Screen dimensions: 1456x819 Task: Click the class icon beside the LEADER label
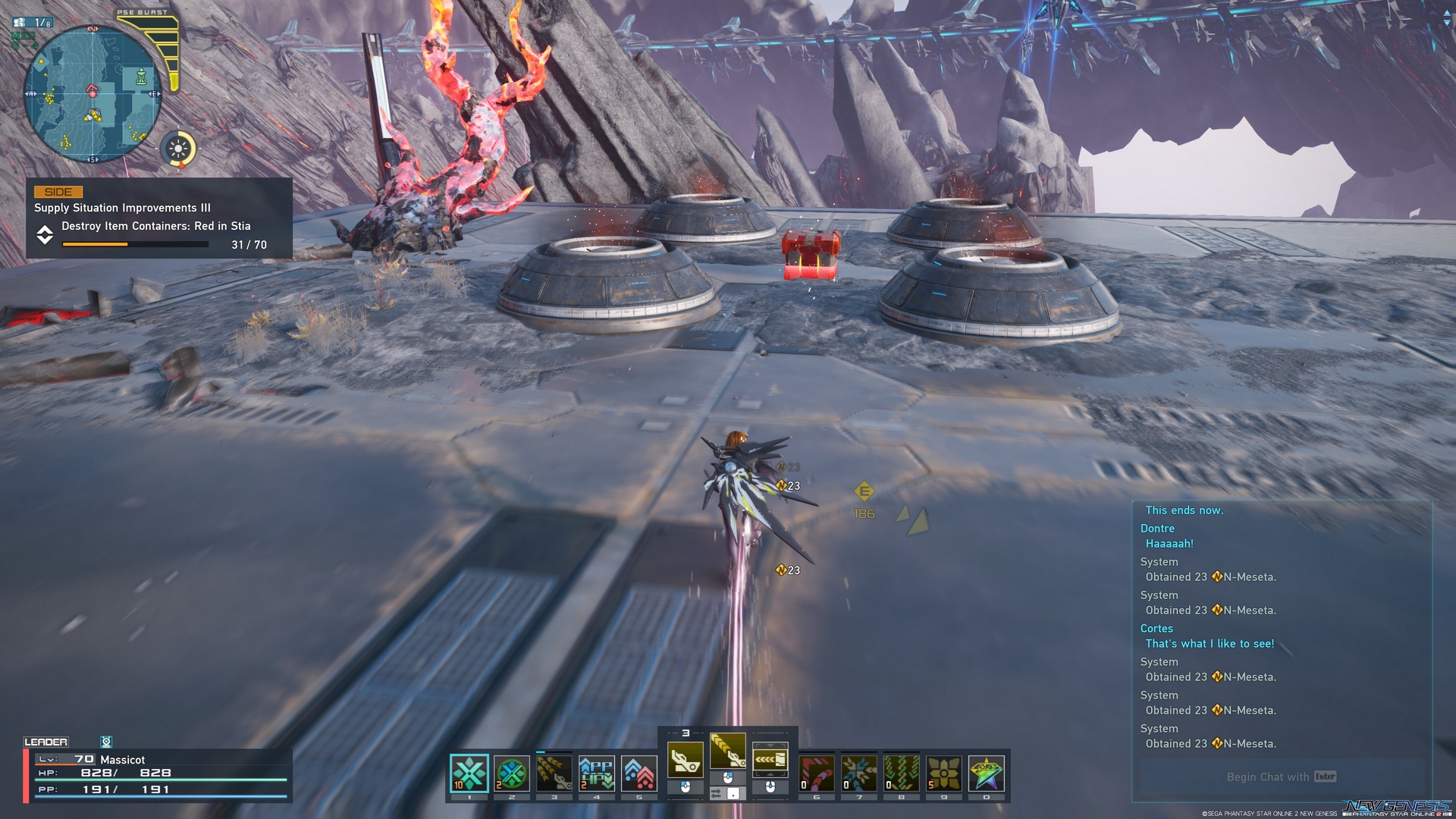pyautogui.click(x=107, y=742)
